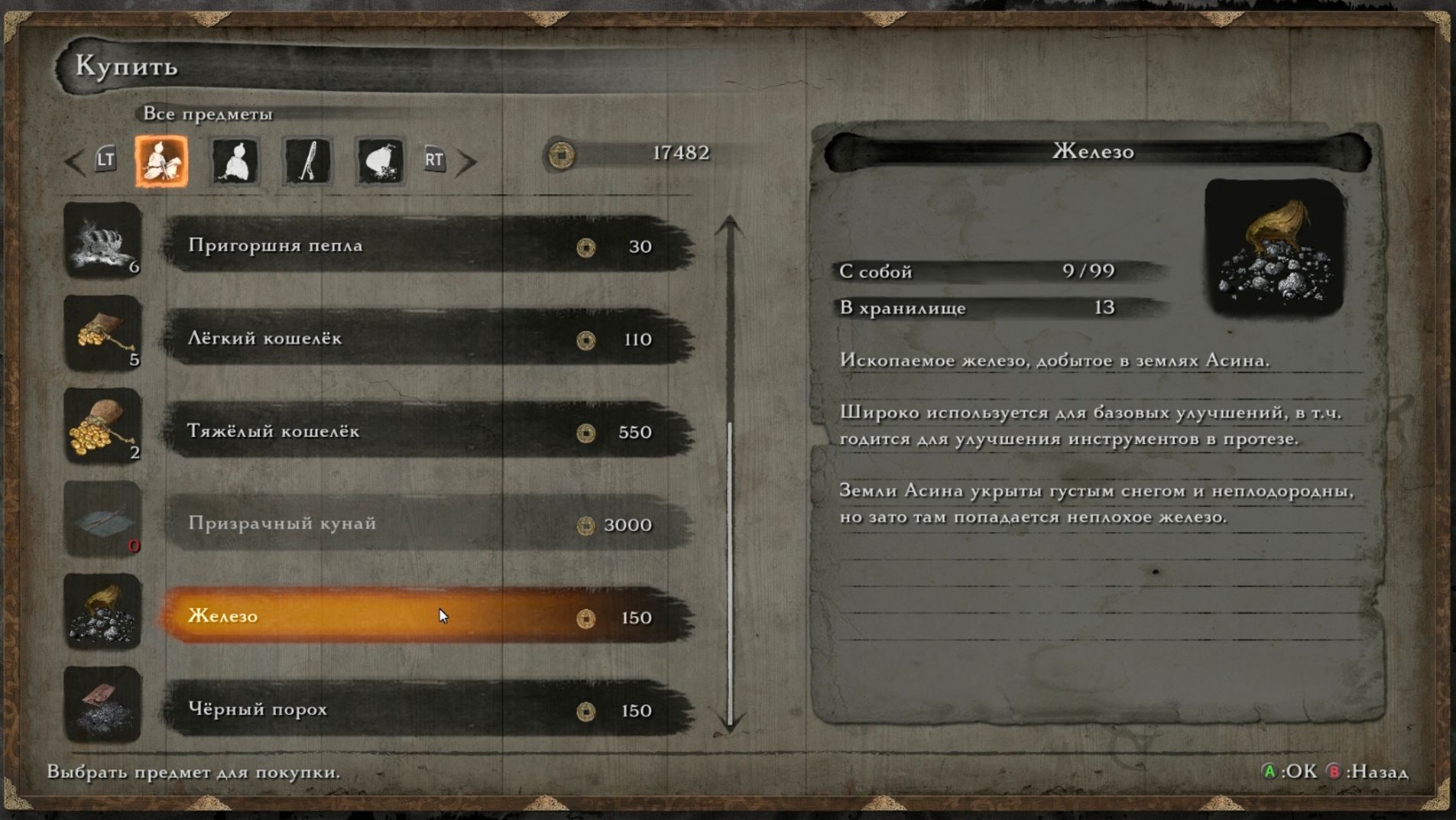Switch to the highlighted all-items category tab
The image size is (1456, 820).
[162, 160]
